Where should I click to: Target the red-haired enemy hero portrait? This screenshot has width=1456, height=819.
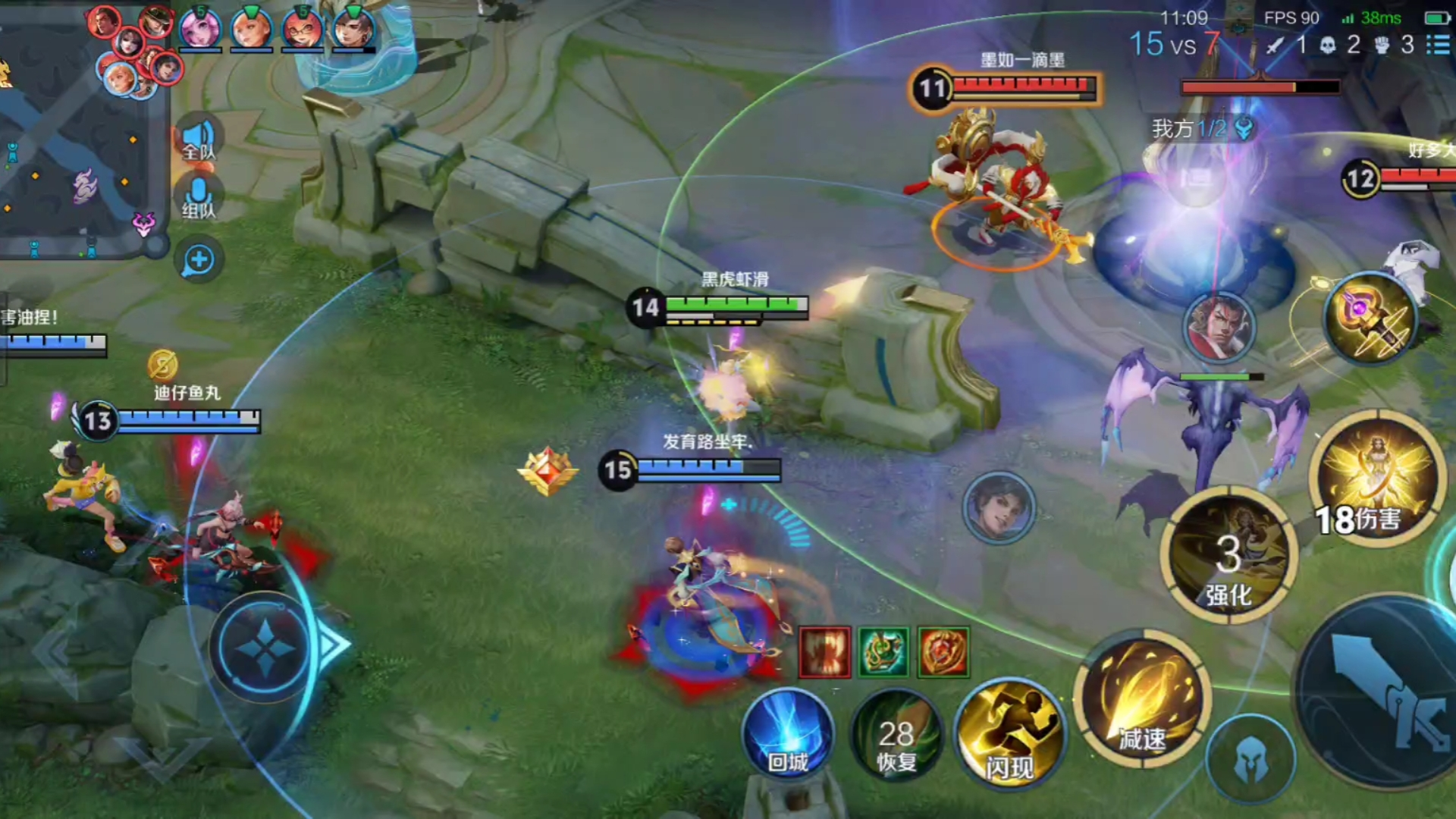click(x=1219, y=327)
